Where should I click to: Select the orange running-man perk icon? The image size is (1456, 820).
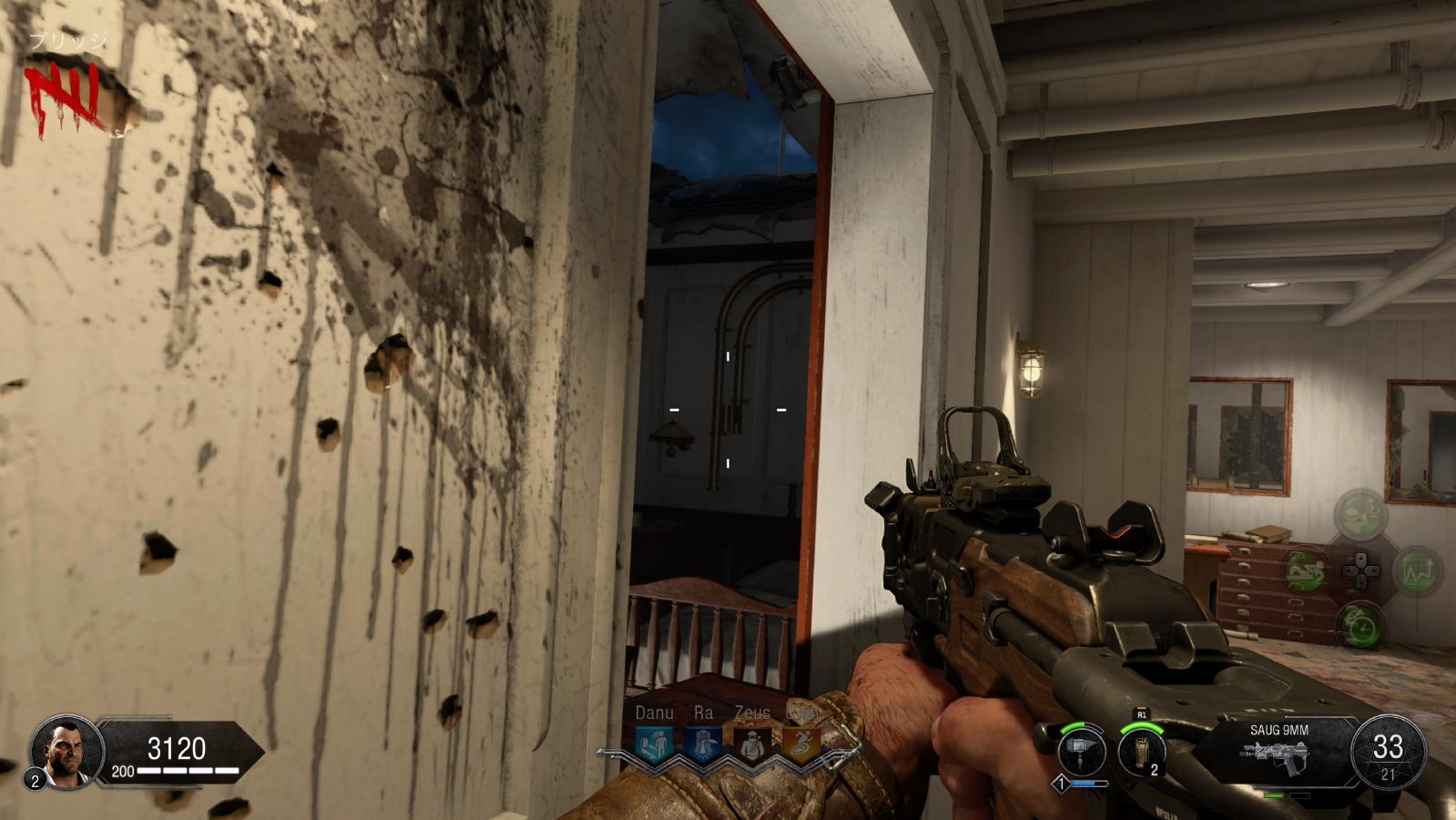point(801,743)
